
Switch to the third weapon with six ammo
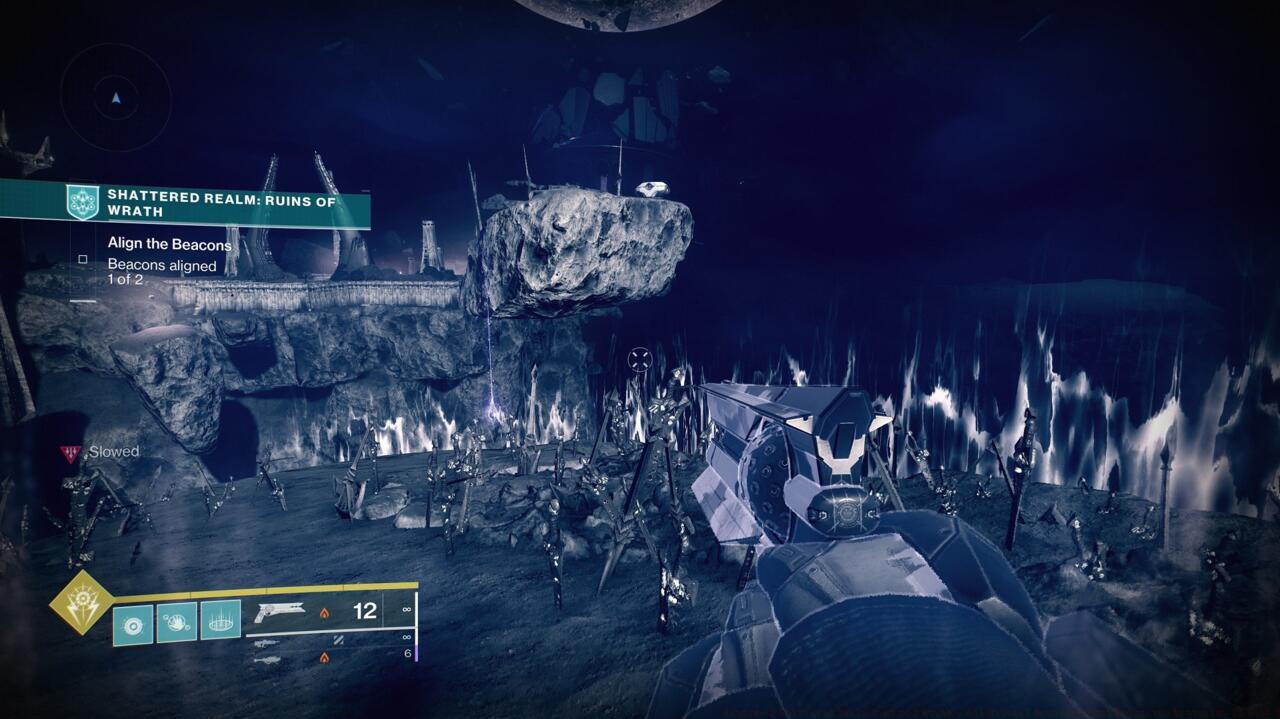tap(265, 659)
